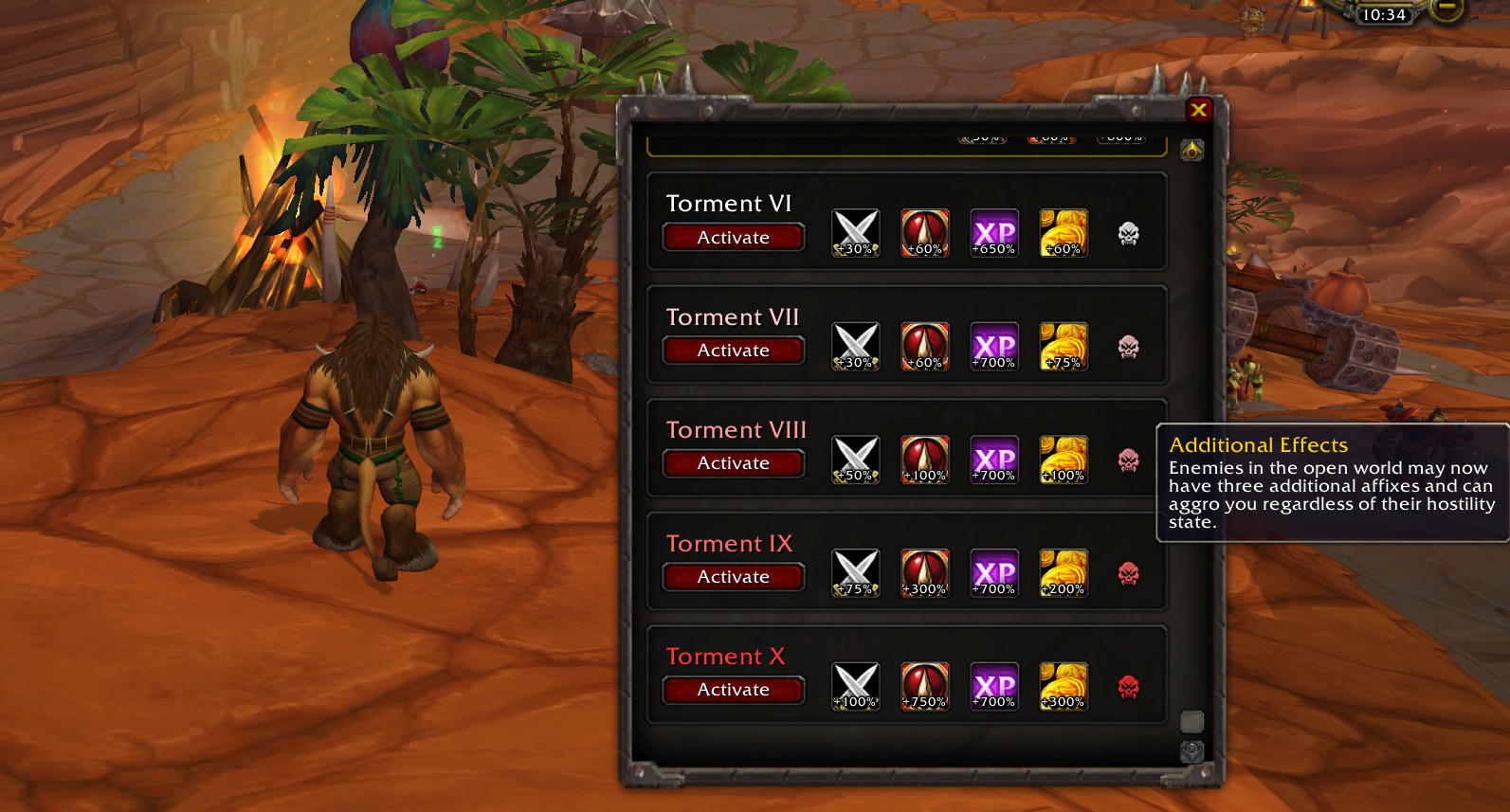Activate Torment VIII difficulty
The width and height of the screenshot is (1510, 812).
click(x=733, y=463)
